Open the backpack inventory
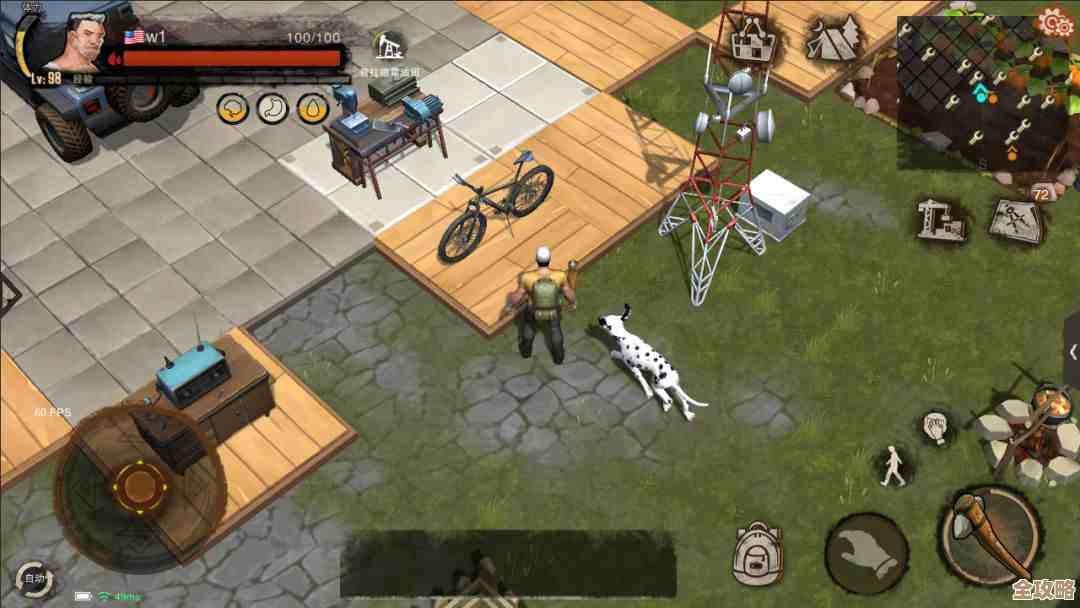This screenshot has height=608, width=1080. pyautogui.click(x=757, y=553)
